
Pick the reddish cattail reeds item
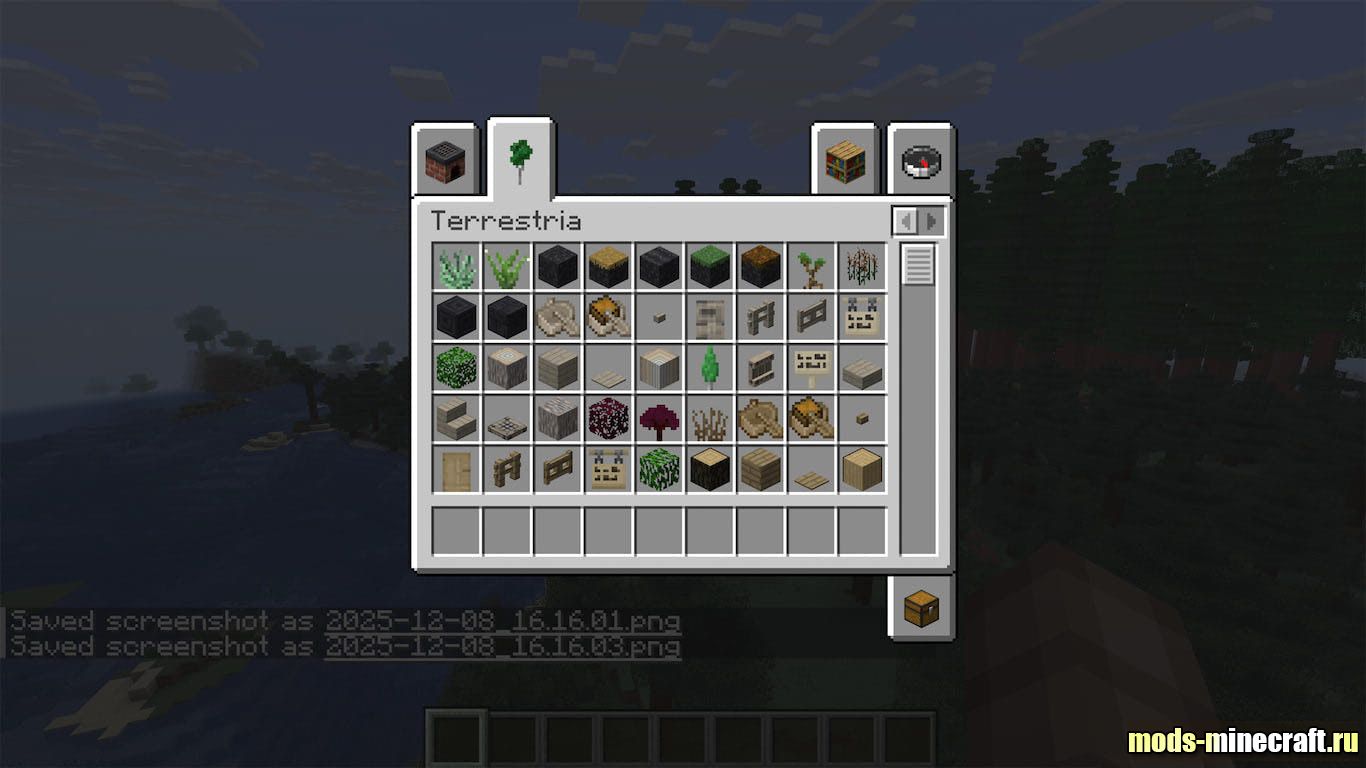tap(862, 267)
